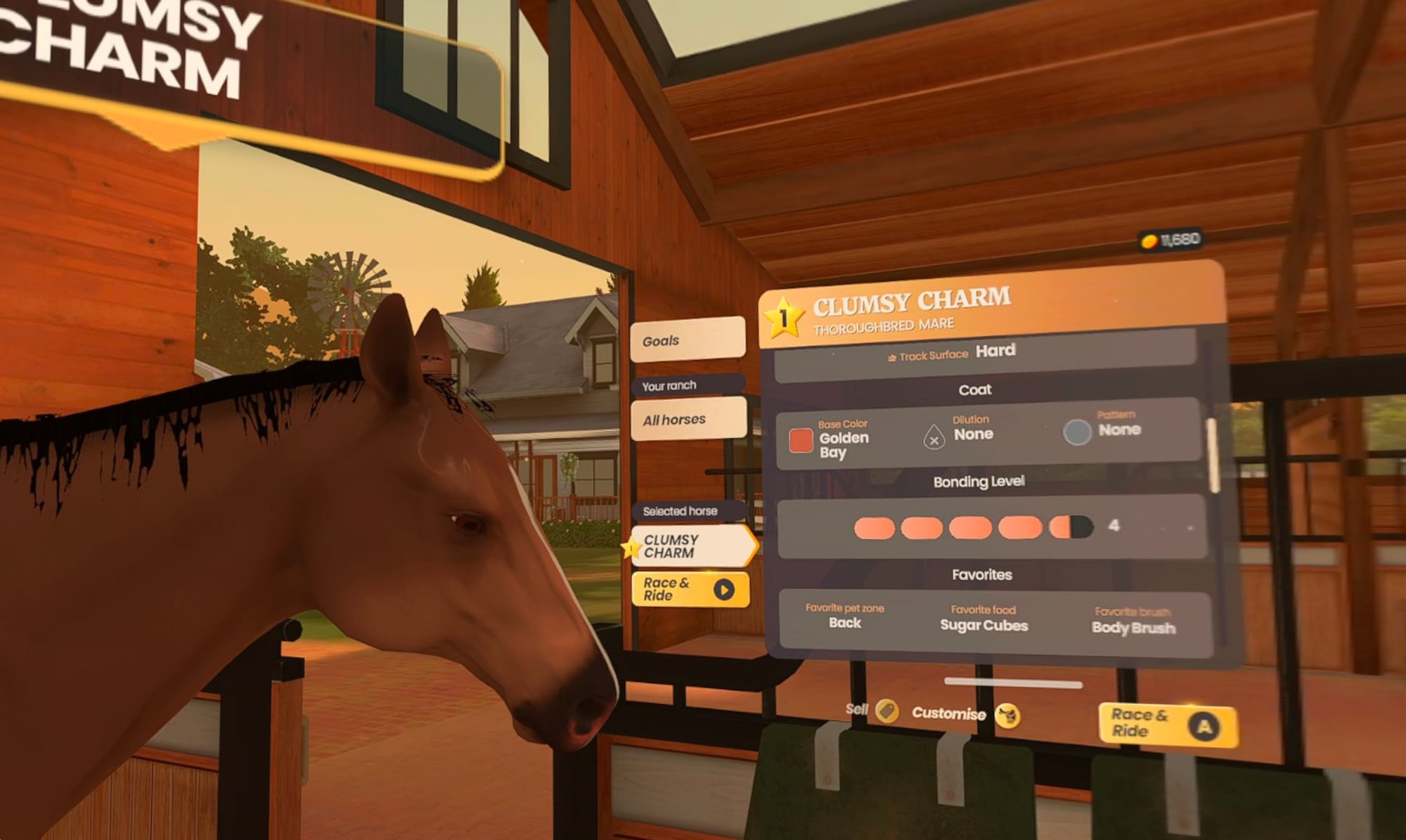
Task: Click the Sell price tag icon
Action: (887, 713)
